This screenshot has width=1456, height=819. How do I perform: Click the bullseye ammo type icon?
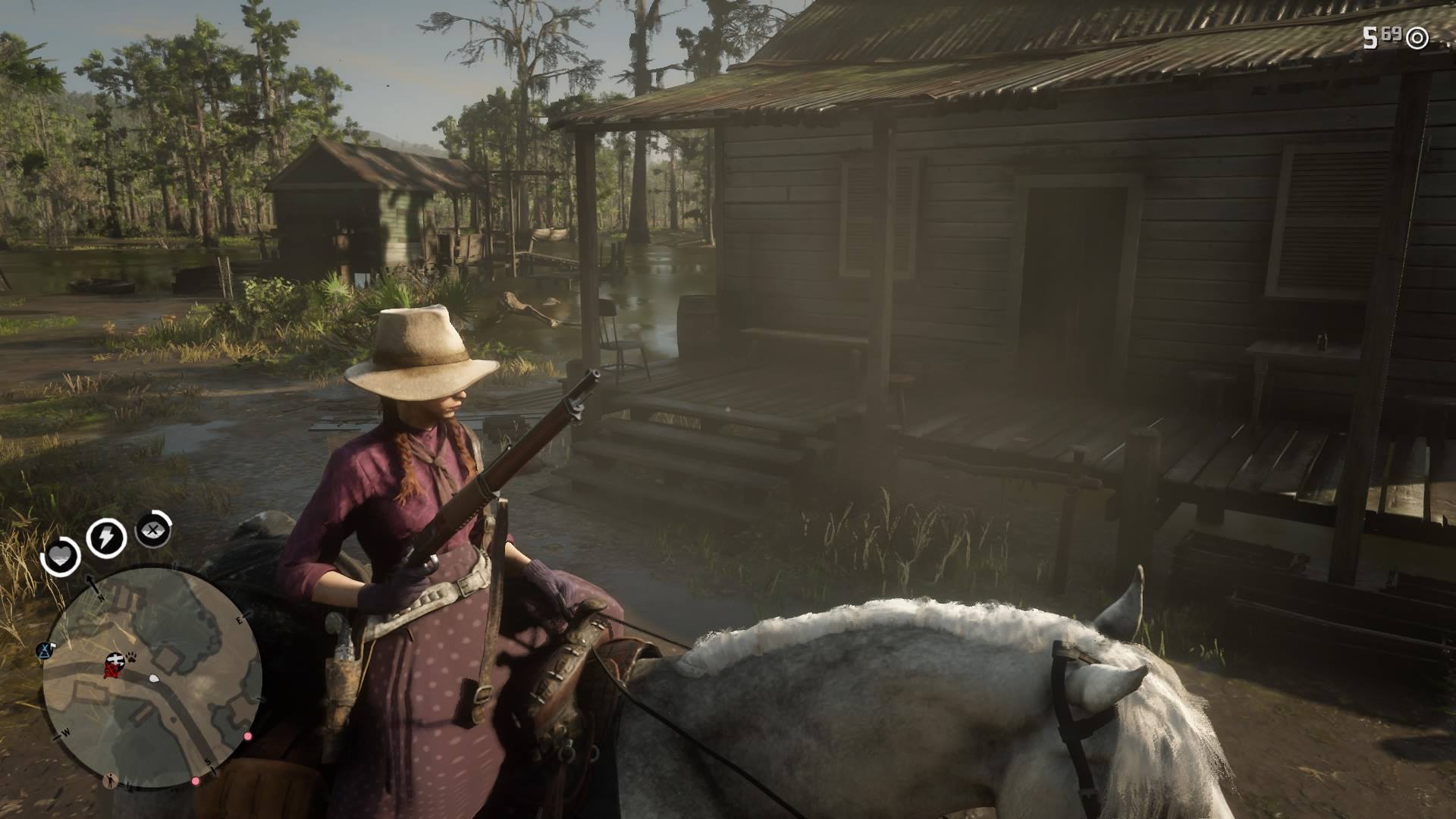(1417, 37)
